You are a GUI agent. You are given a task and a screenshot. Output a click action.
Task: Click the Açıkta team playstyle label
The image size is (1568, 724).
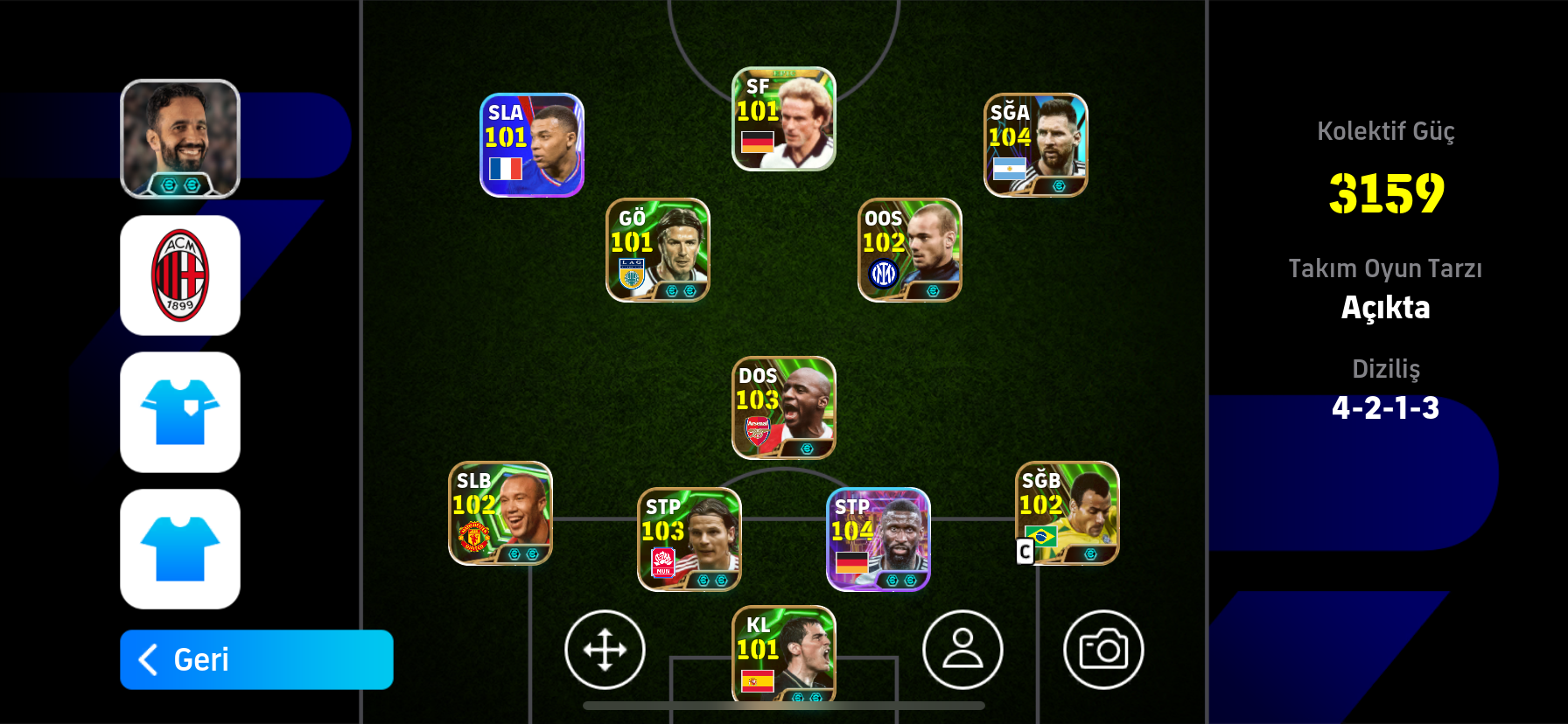pyautogui.click(x=1386, y=307)
